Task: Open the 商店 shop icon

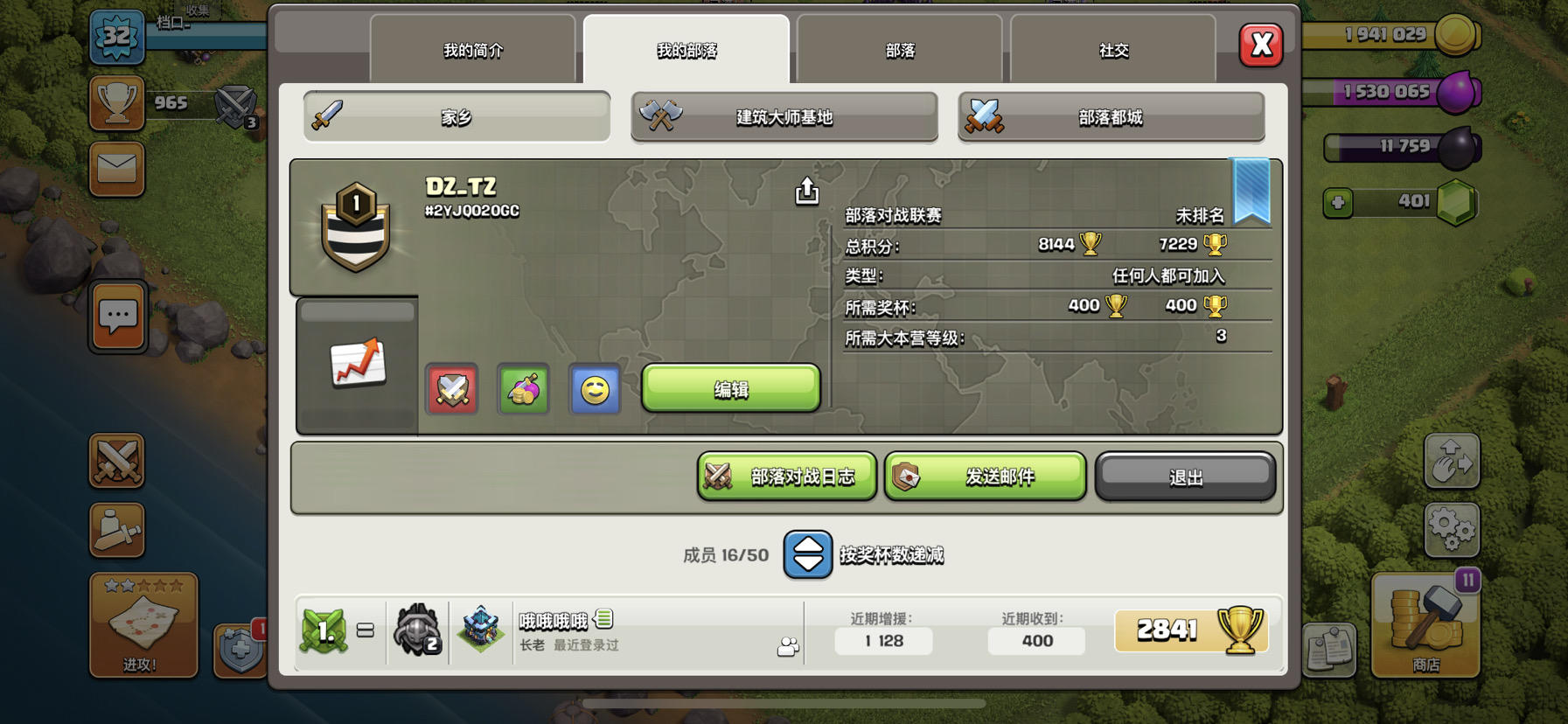Action: point(1425,628)
